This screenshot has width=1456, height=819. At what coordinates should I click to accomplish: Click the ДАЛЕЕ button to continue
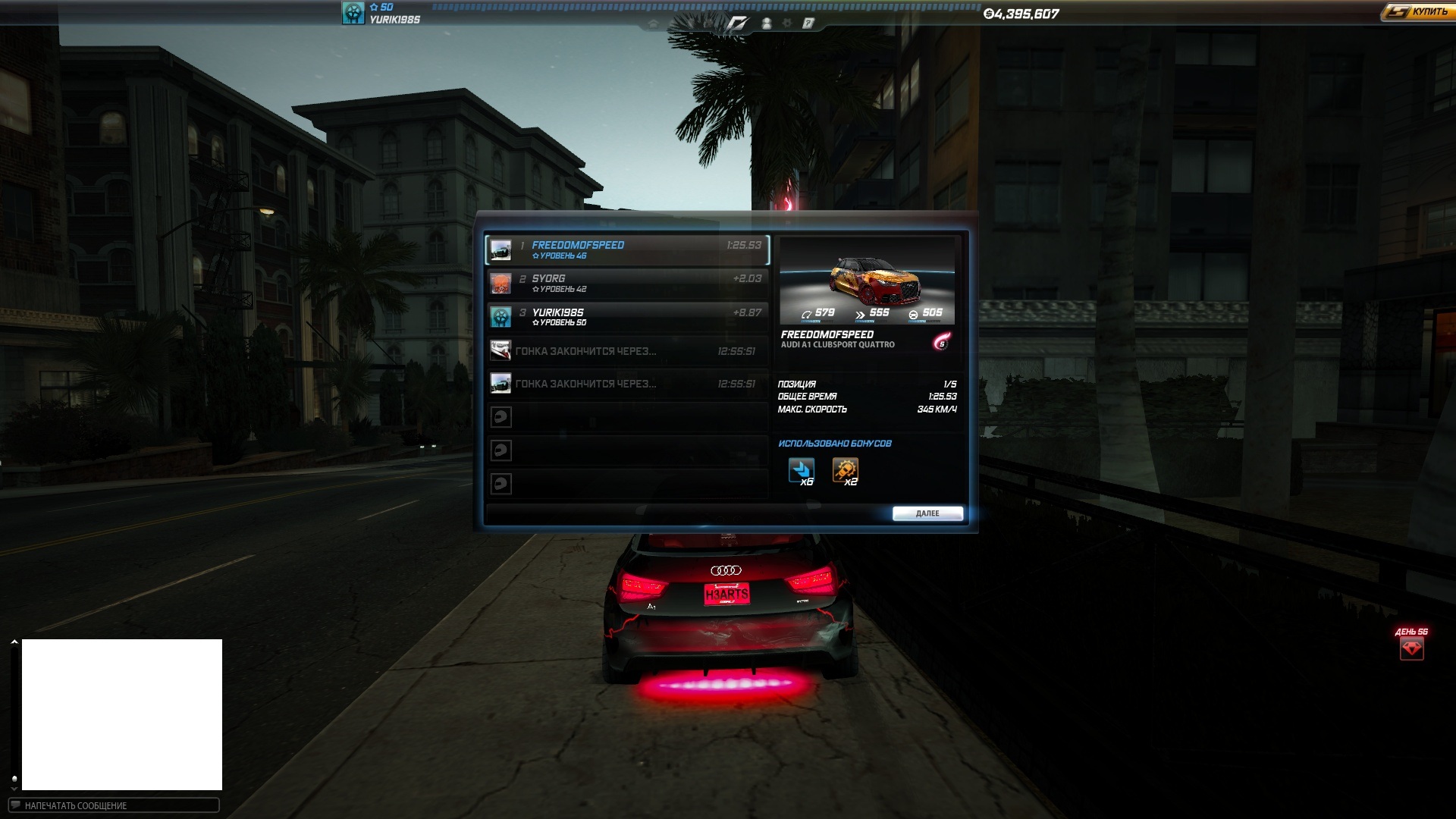(927, 513)
